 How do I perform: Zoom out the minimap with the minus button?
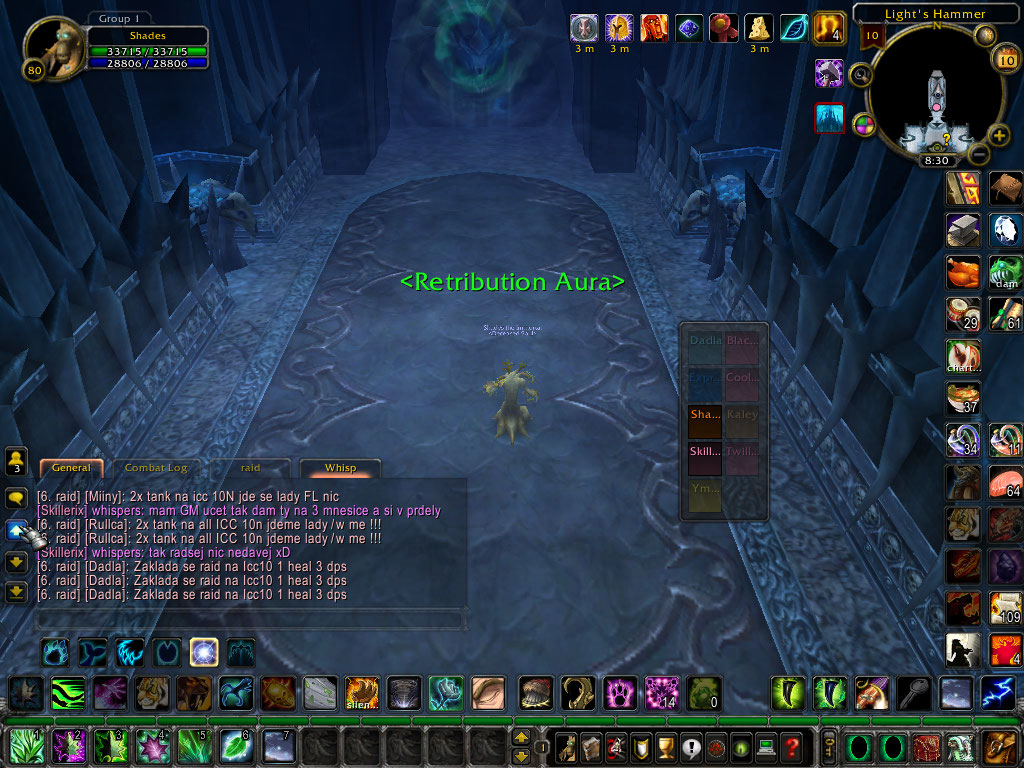[979, 154]
